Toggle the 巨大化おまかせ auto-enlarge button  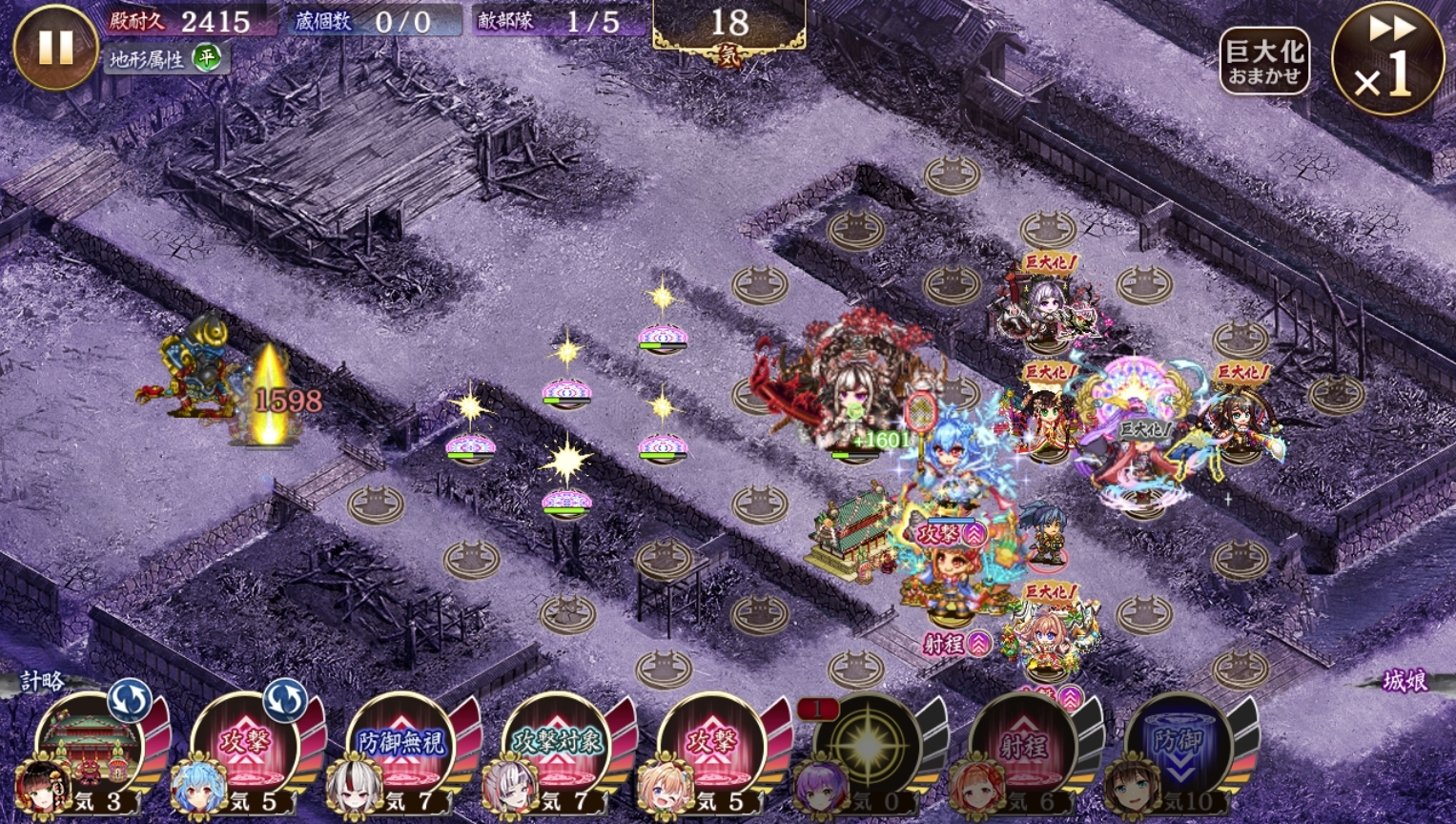pyautogui.click(x=1264, y=61)
